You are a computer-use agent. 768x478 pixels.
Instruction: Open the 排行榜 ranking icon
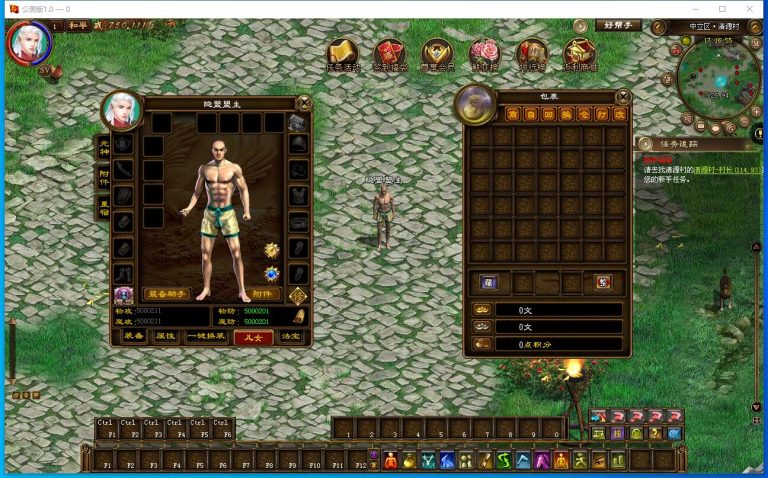click(531, 54)
